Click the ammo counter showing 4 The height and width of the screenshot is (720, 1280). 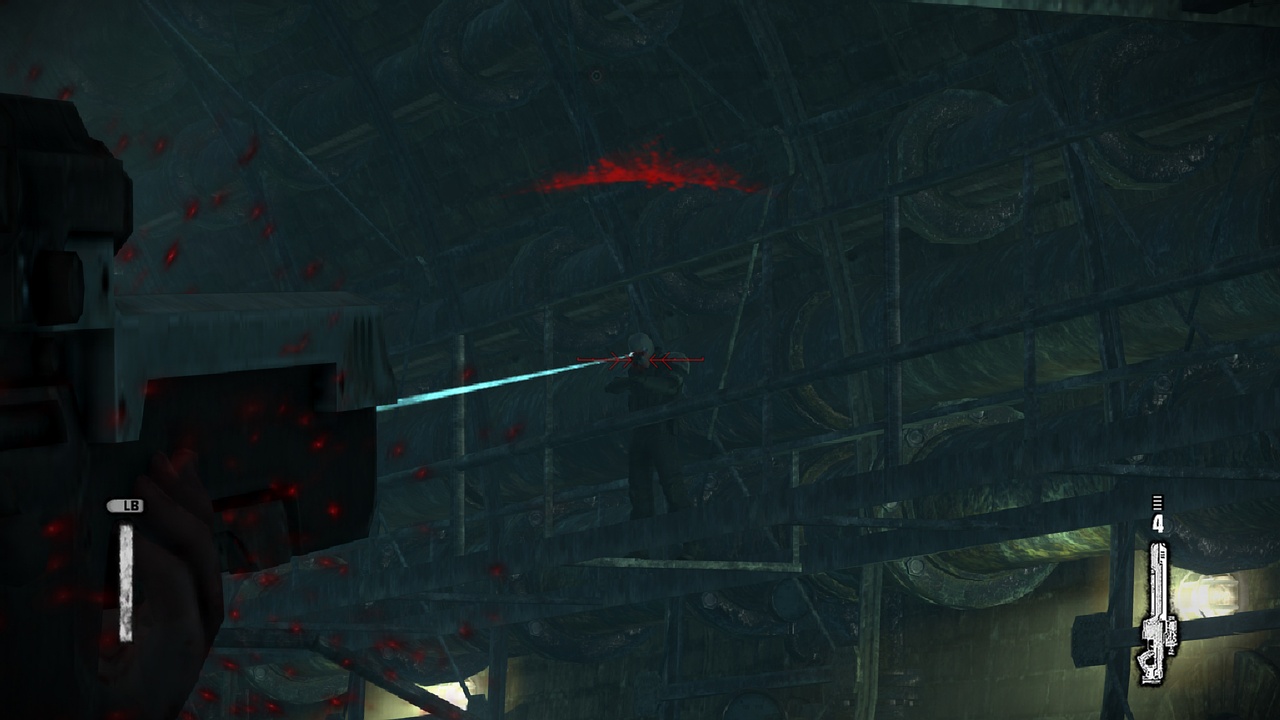point(1158,521)
